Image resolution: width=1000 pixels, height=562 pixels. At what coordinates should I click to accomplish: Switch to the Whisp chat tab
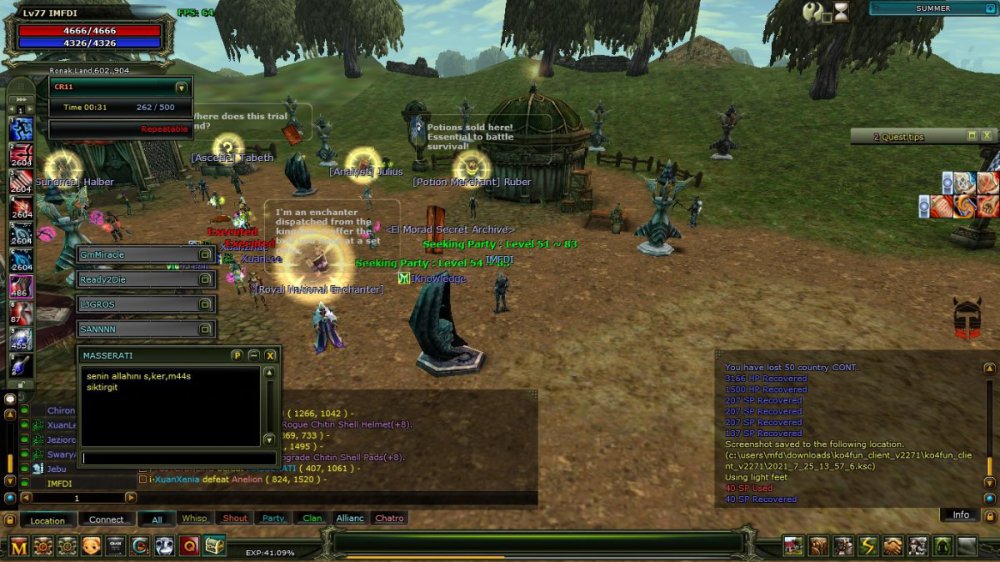(193, 518)
